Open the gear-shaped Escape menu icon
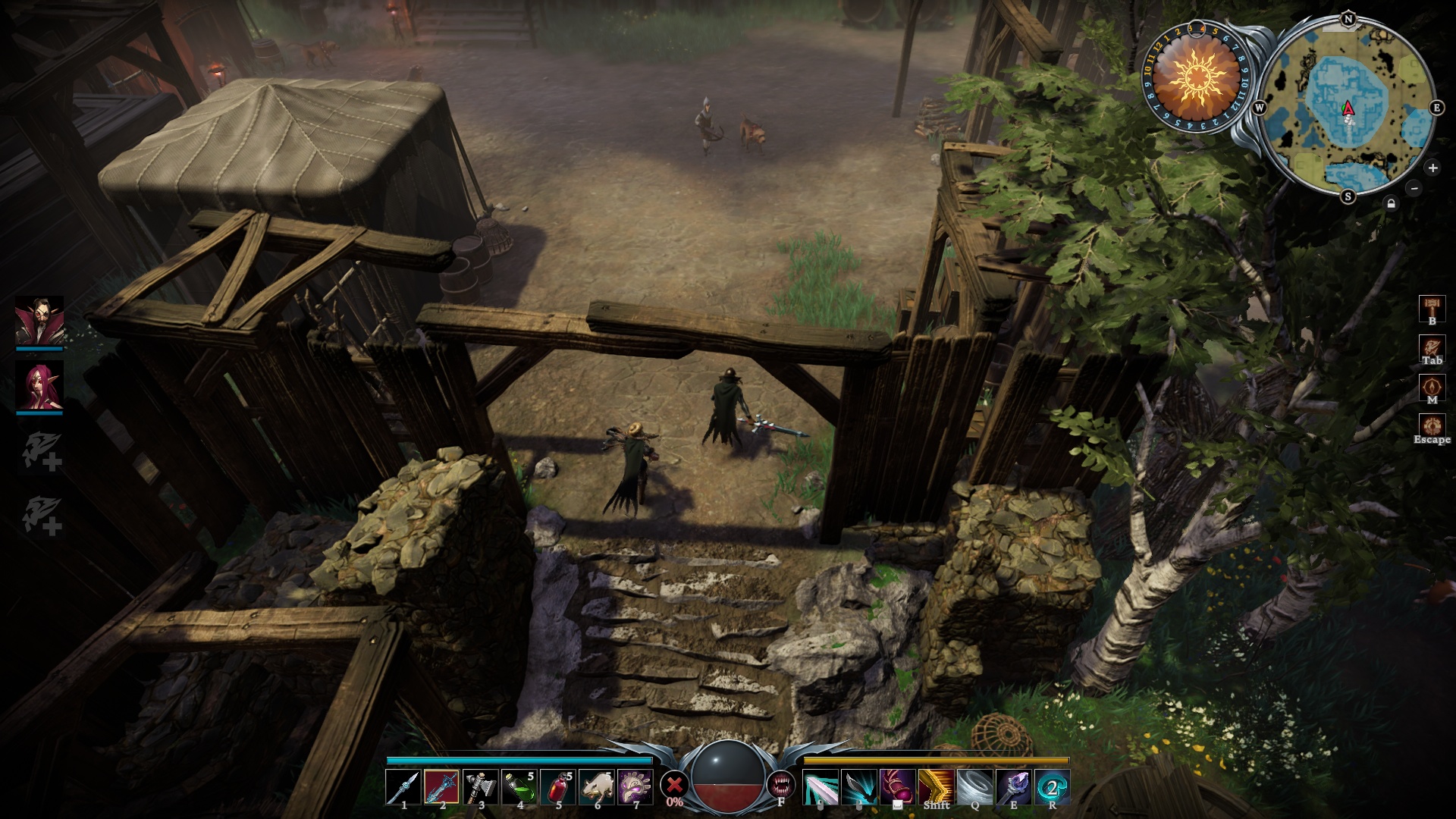Screen dimensions: 1456x819 pyautogui.click(x=1432, y=425)
